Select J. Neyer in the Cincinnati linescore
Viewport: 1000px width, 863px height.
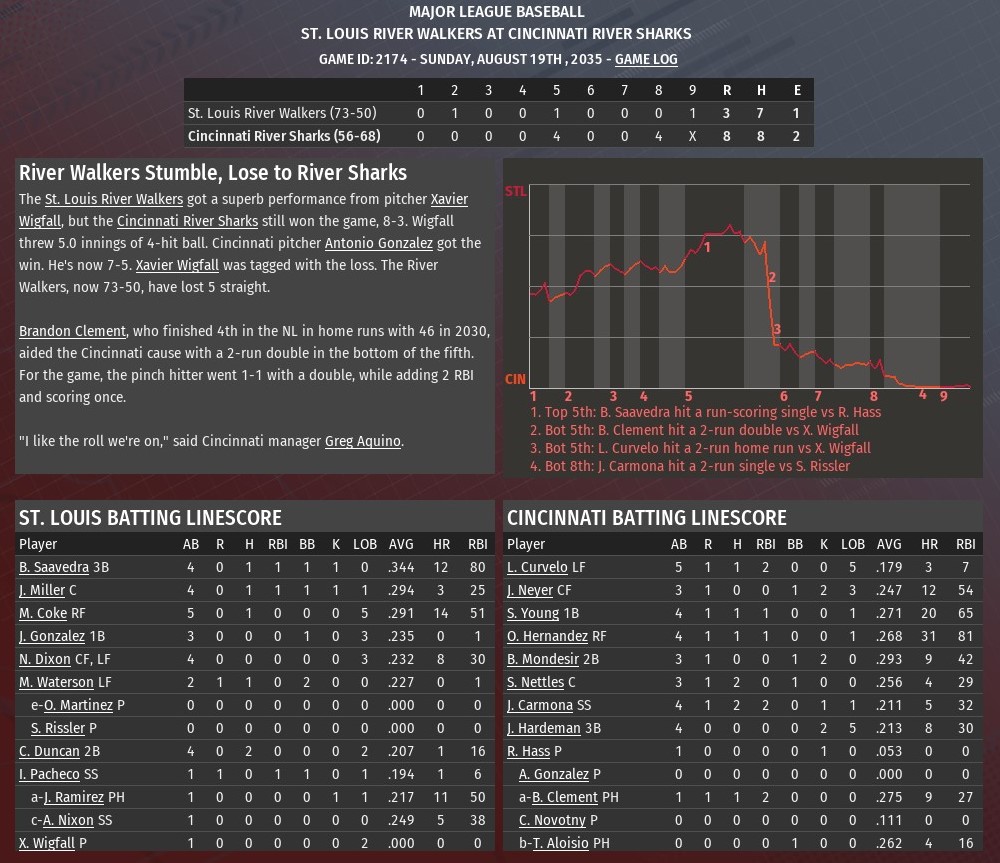click(530, 590)
